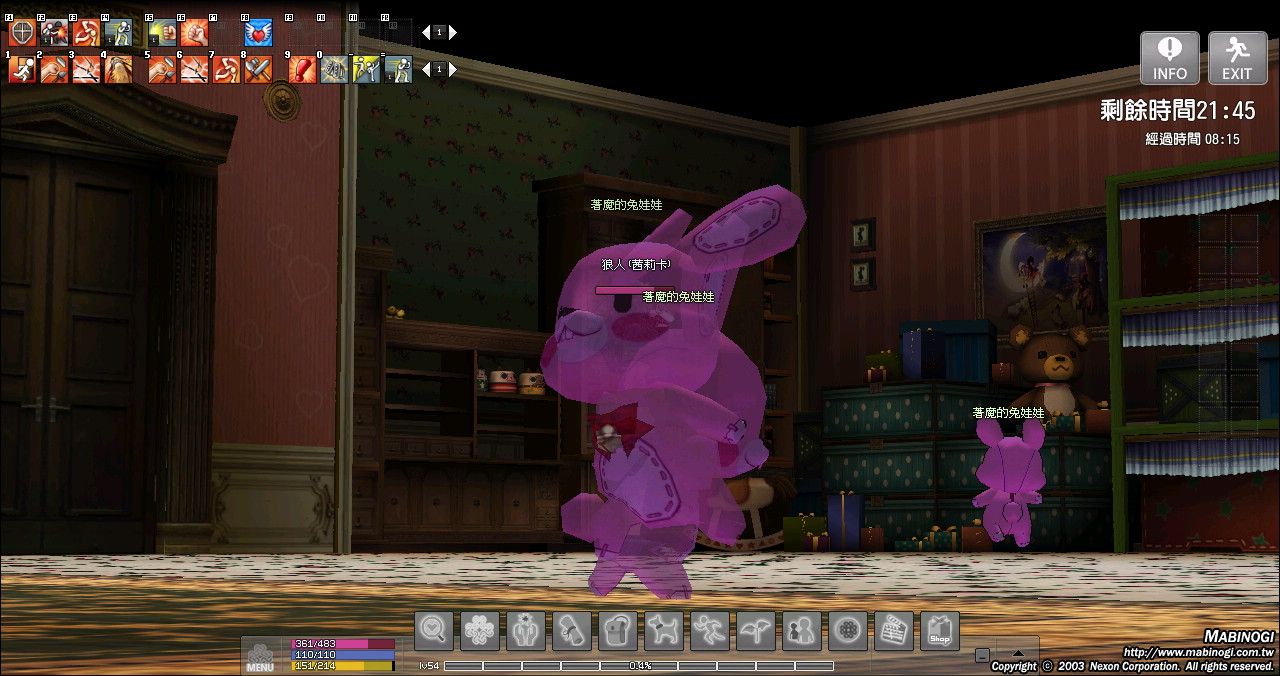The width and height of the screenshot is (1280, 676).
Task: Open the inventory bag icon
Action: (617, 631)
